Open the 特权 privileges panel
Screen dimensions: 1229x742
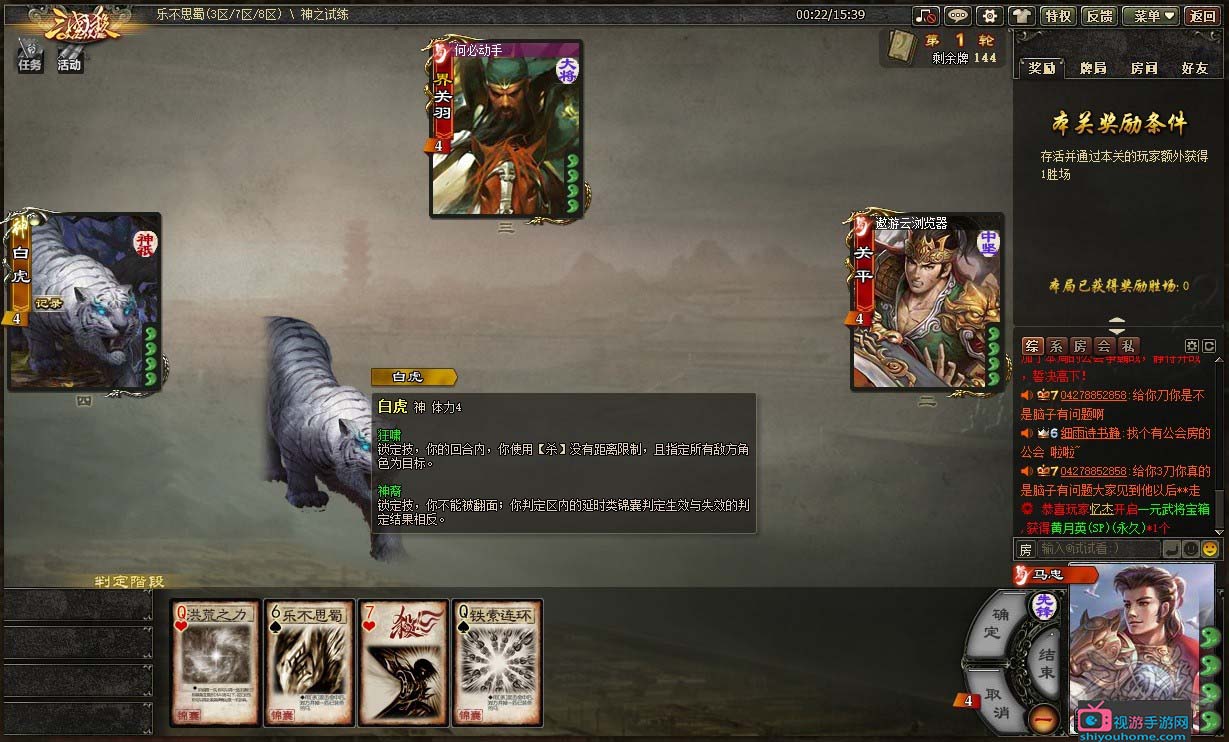[1058, 16]
